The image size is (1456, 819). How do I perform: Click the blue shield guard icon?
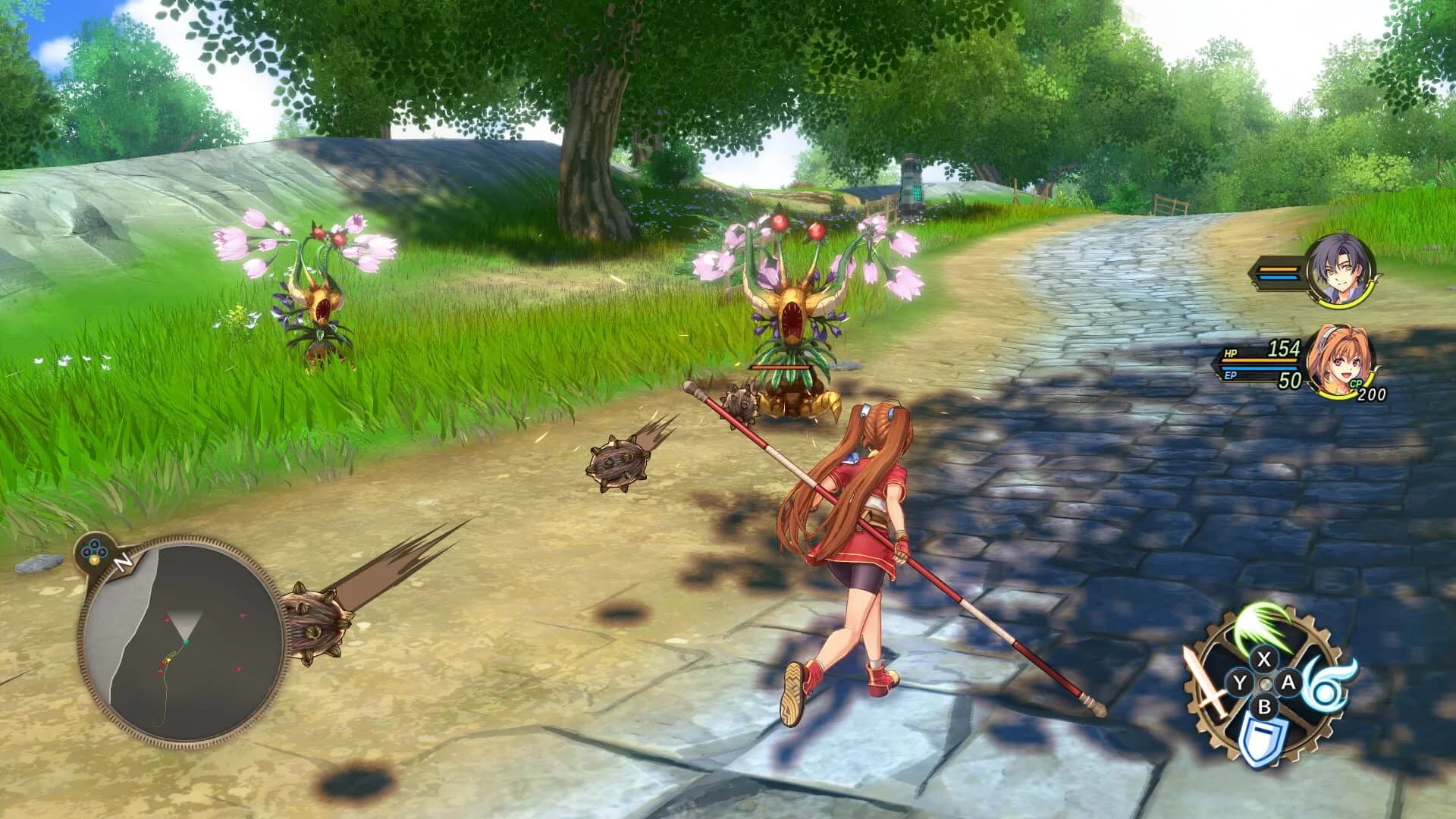pyautogui.click(x=1262, y=737)
